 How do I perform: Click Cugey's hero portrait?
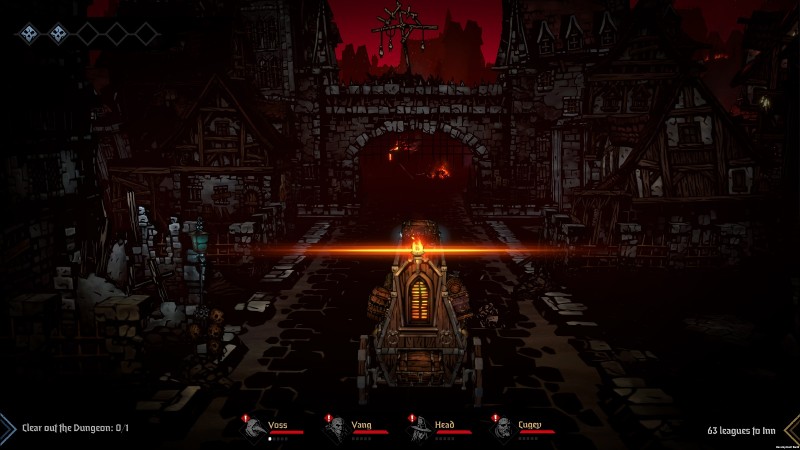click(503, 428)
